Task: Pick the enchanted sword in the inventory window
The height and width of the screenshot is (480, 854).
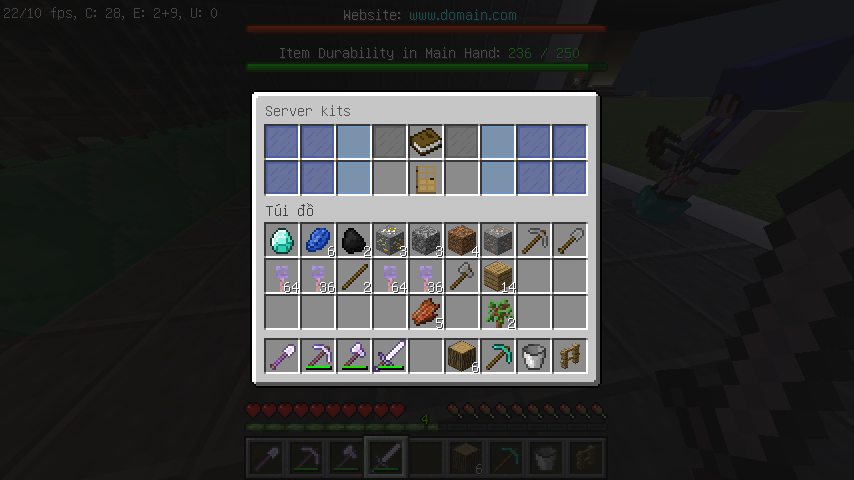Action: 390,355
